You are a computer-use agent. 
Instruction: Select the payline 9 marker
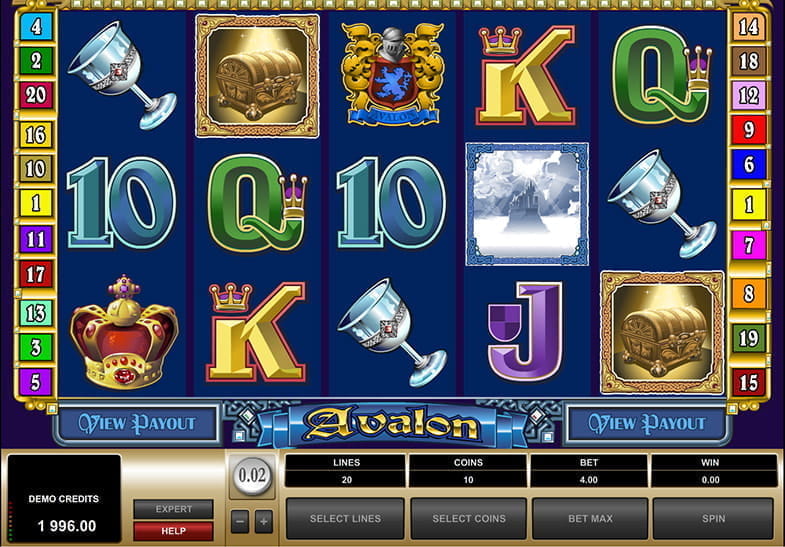tap(748, 129)
